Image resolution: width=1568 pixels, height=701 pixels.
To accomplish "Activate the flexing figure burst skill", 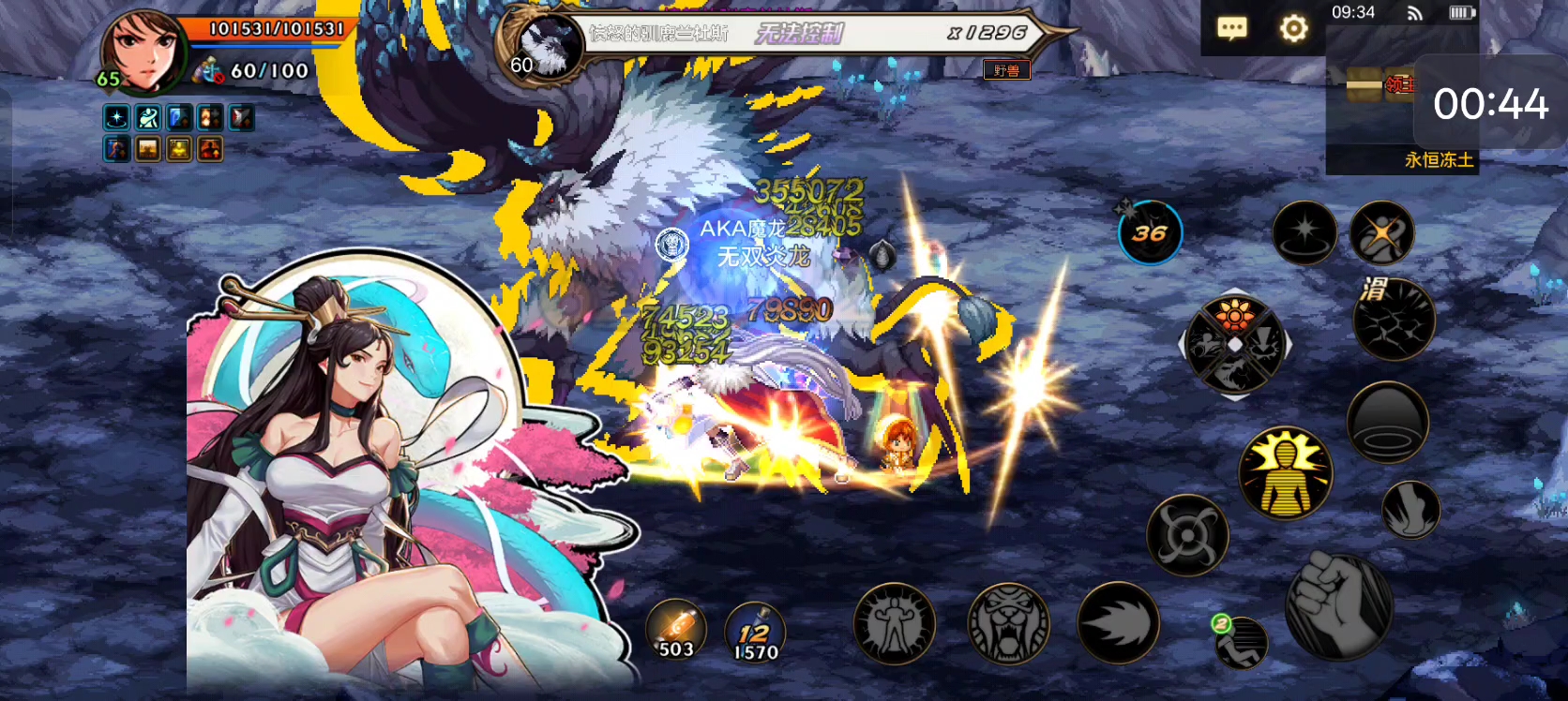I will 894,623.
